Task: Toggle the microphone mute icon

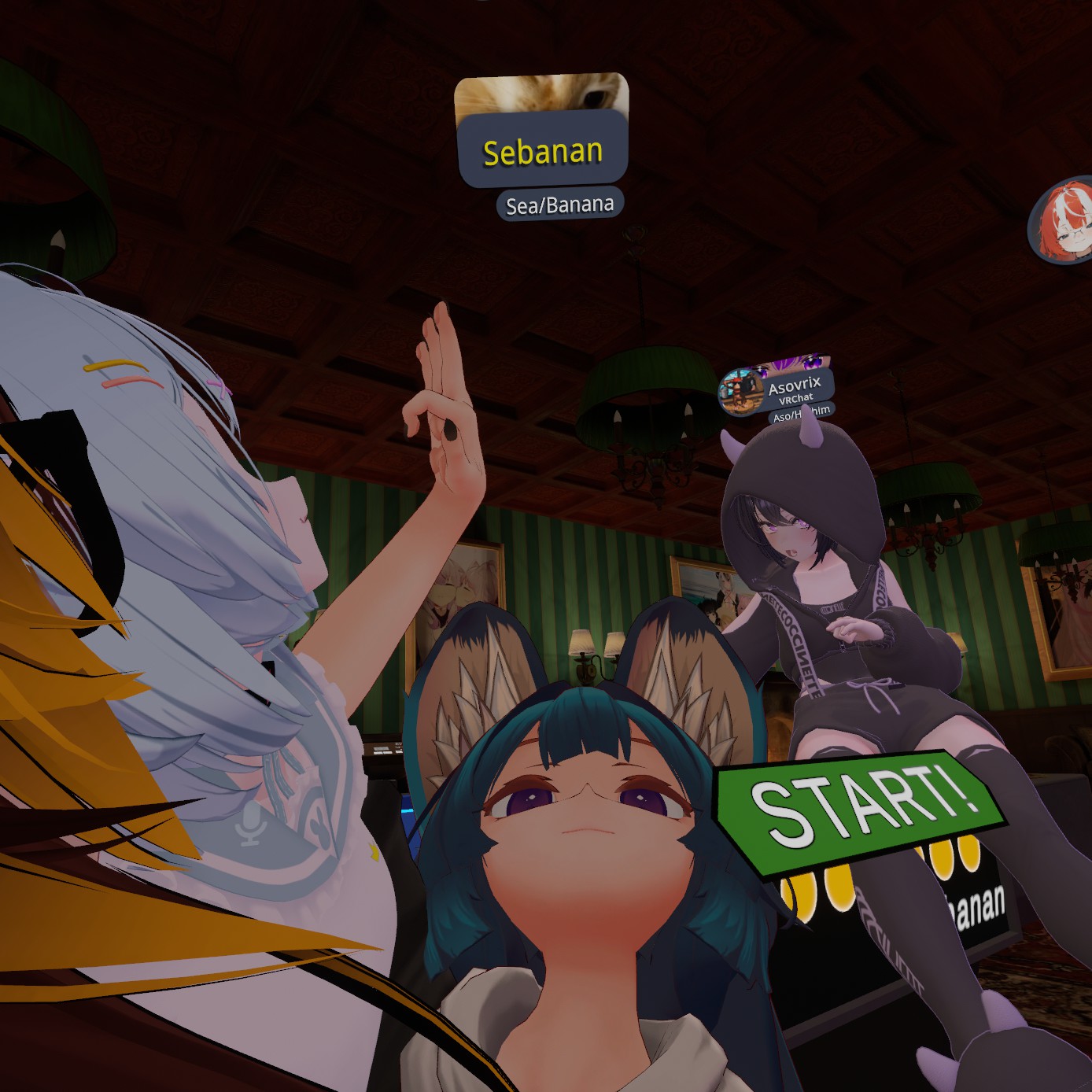Action: pos(250,824)
